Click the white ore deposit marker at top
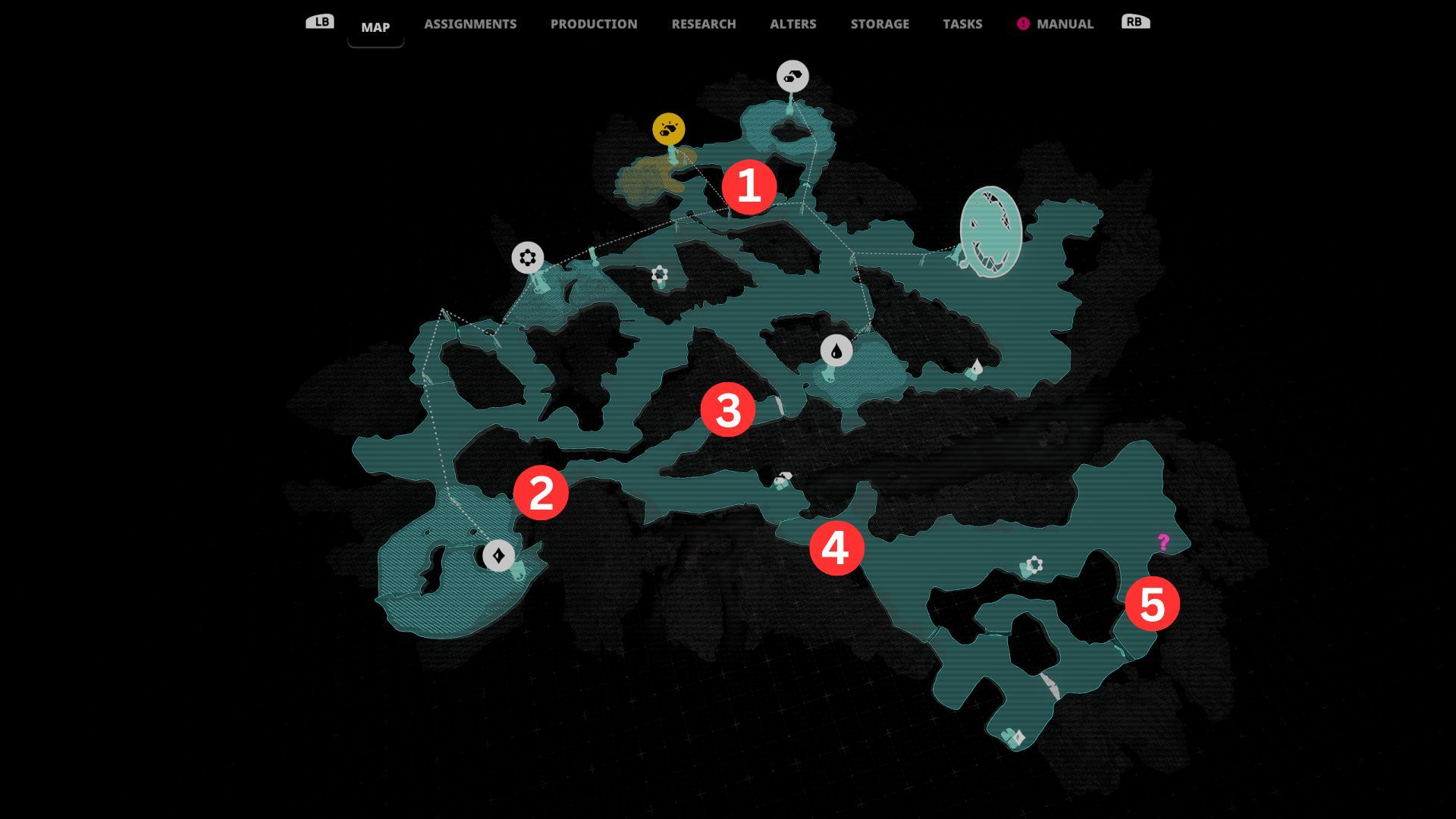 click(x=792, y=76)
